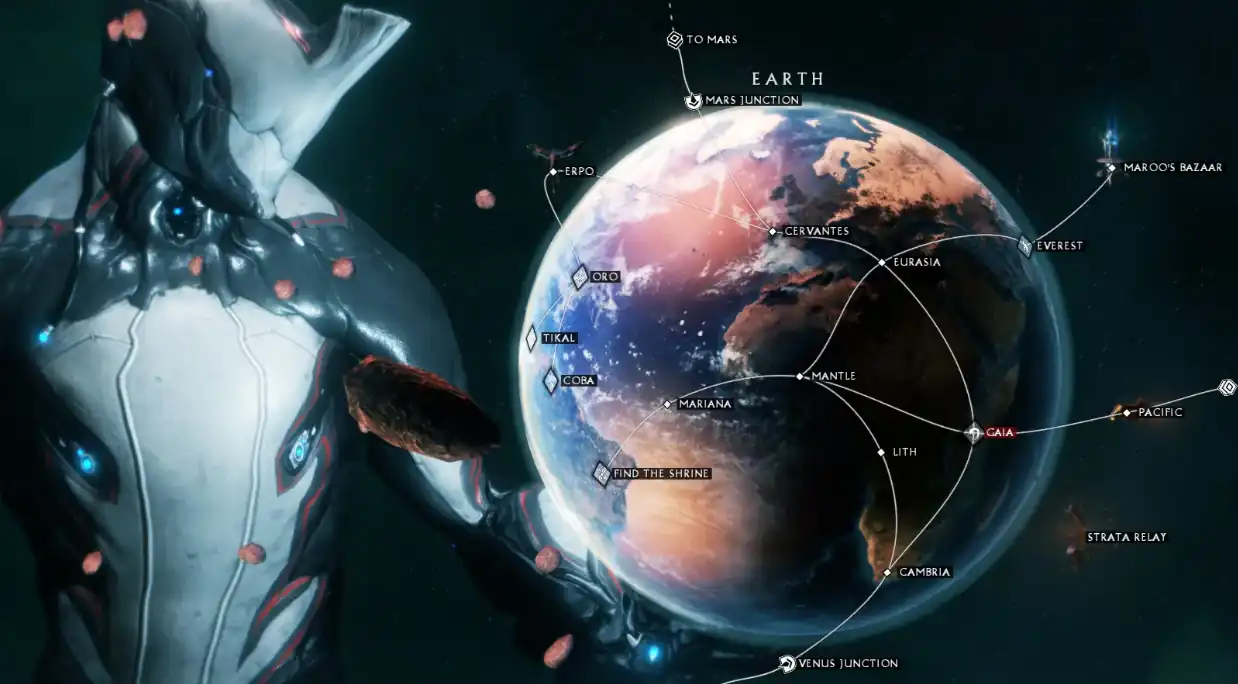Select the Tikal mission node
The width and height of the screenshot is (1238, 684).
(532, 338)
